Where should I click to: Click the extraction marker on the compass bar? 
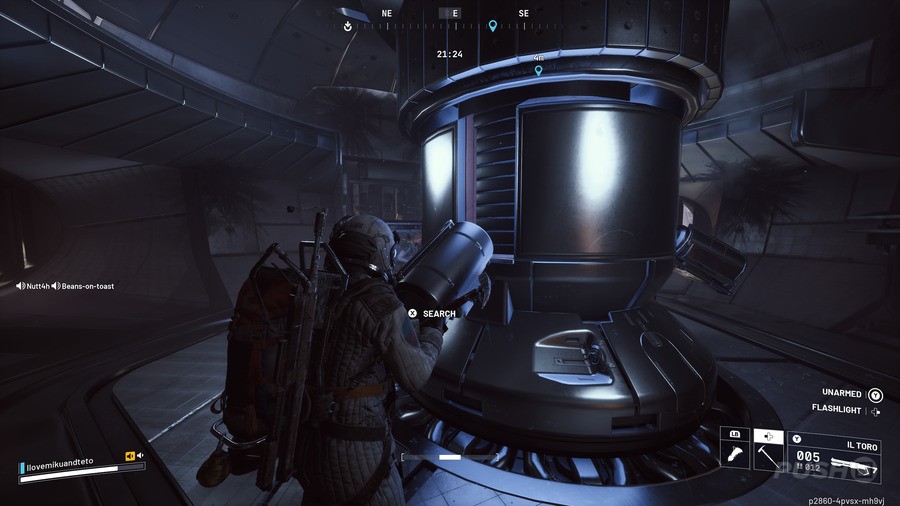tap(348, 26)
